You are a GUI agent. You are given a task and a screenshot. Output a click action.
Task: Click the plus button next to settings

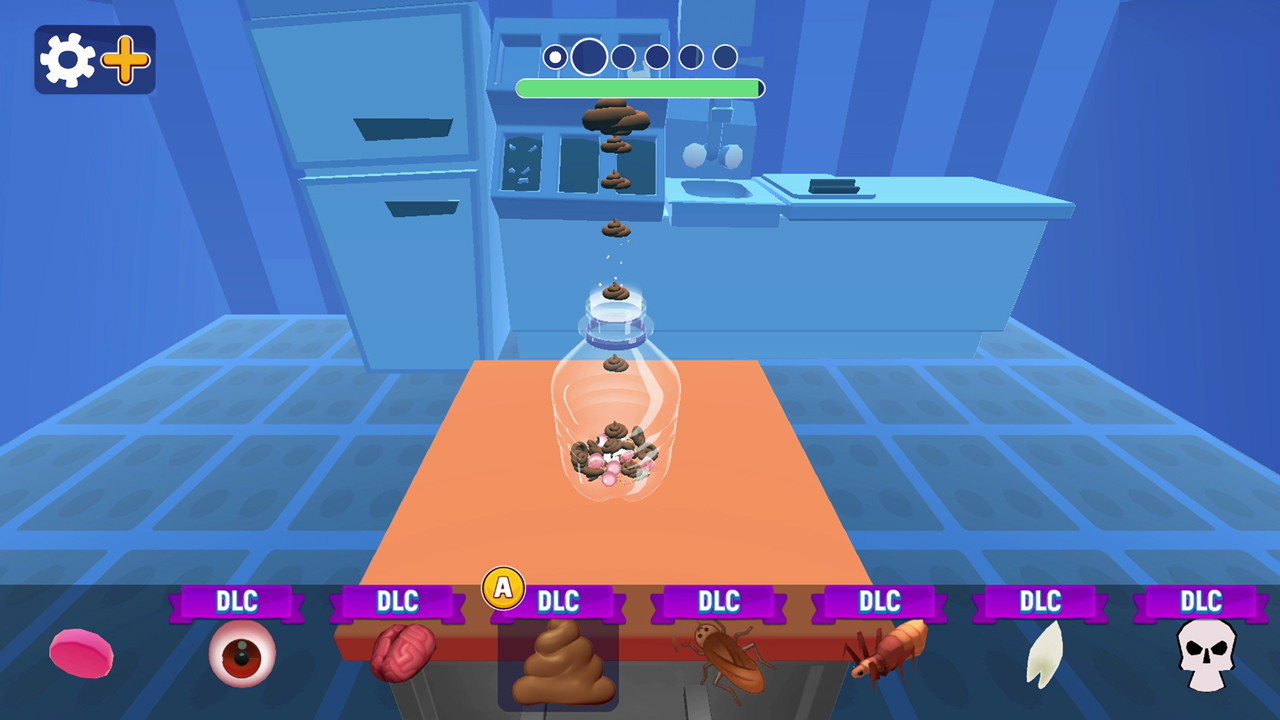[124, 58]
